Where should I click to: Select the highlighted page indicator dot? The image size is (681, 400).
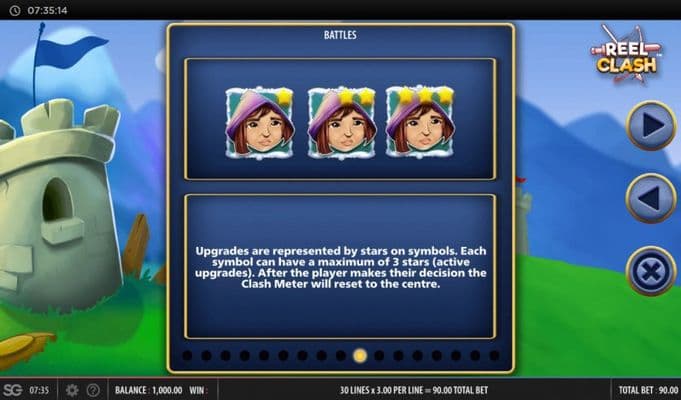pyautogui.click(x=360, y=355)
